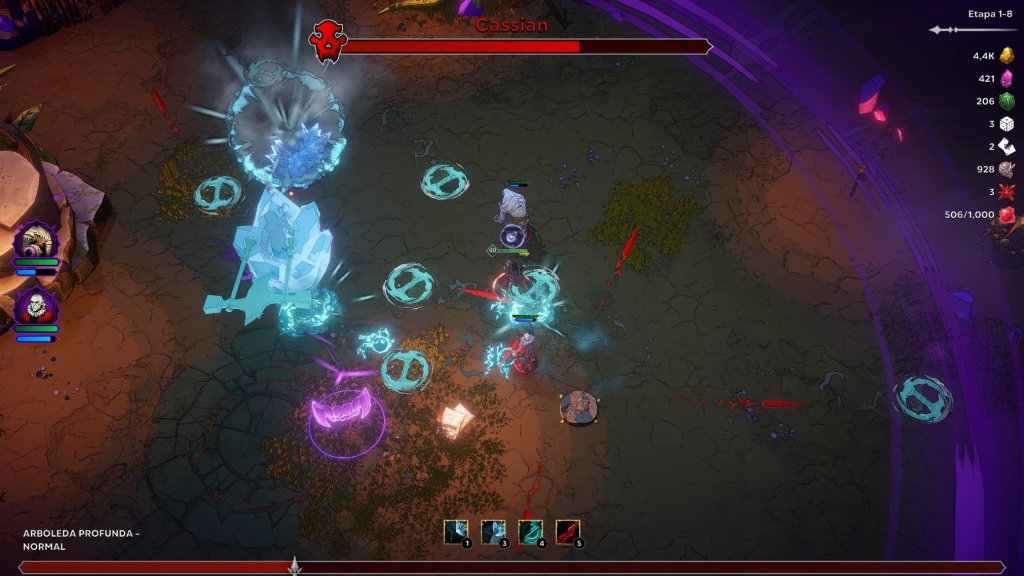Cast the red slash ability in slot 5
Image resolution: width=1024 pixels, height=576 pixels.
tap(567, 532)
